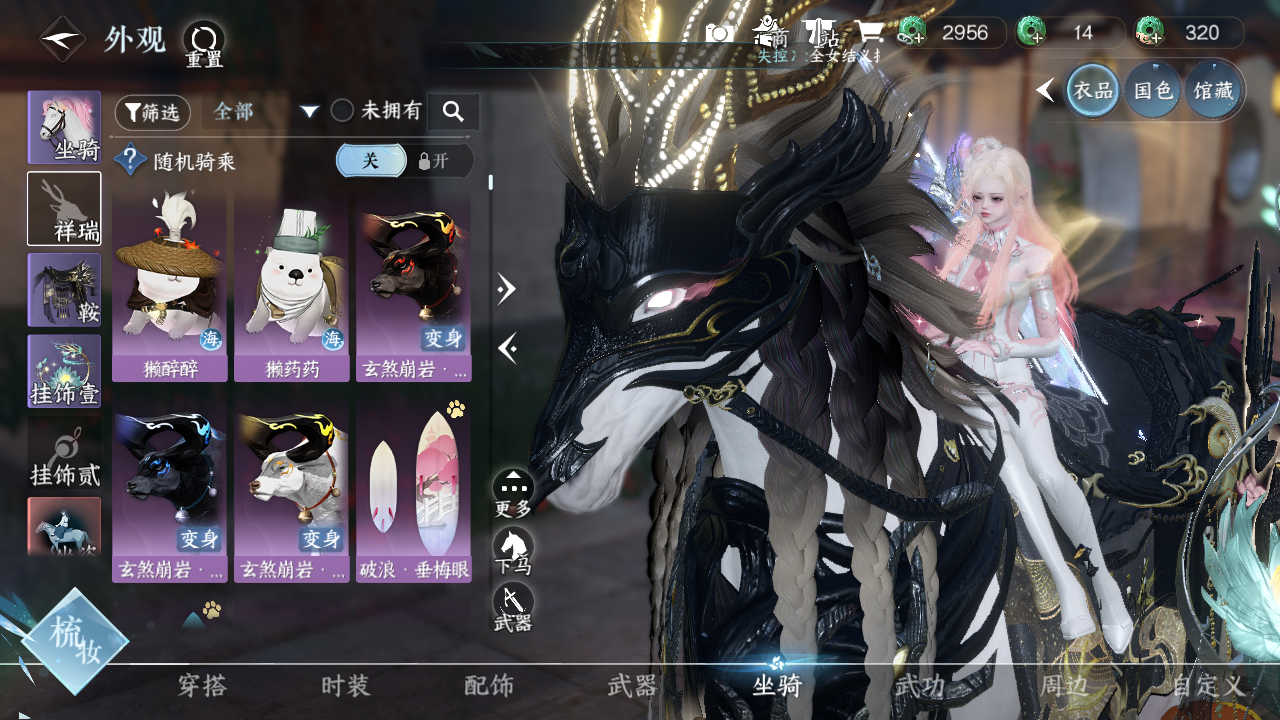
Task: Toggle the 随机骑乘 random mount switch
Action: (x=404, y=161)
